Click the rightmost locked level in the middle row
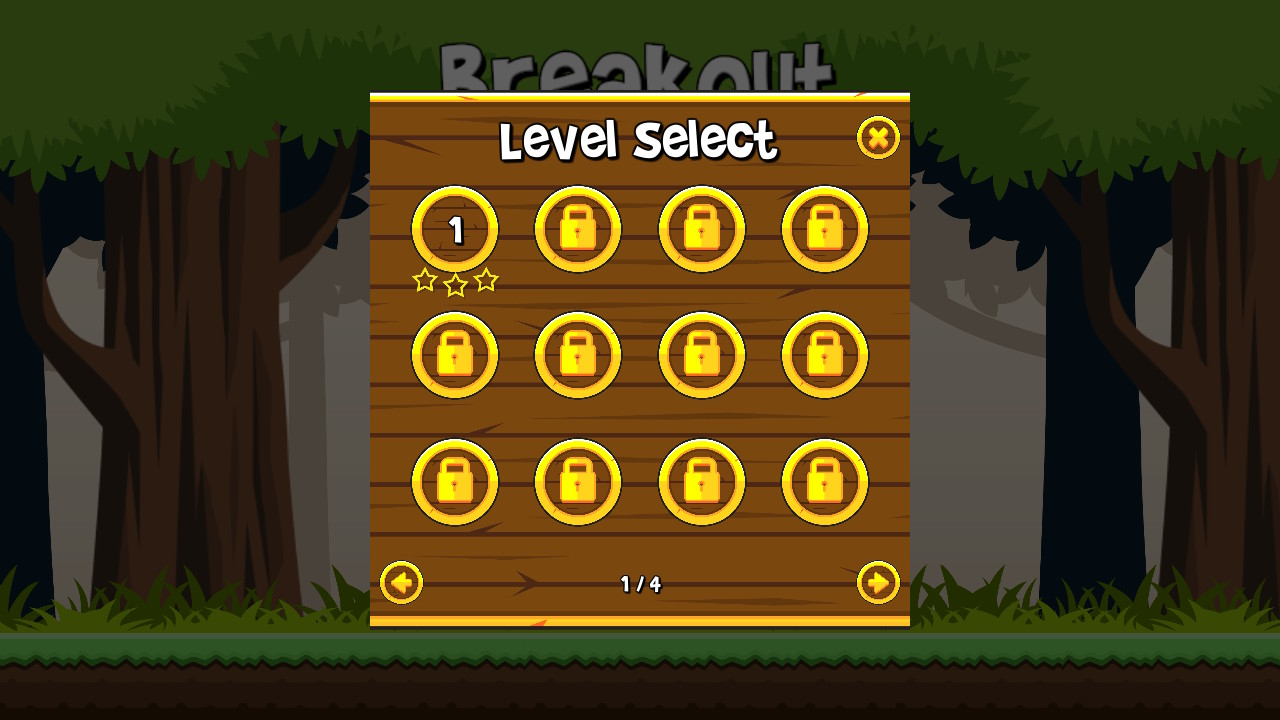This screenshot has width=1280, height=720. [825, 354]
